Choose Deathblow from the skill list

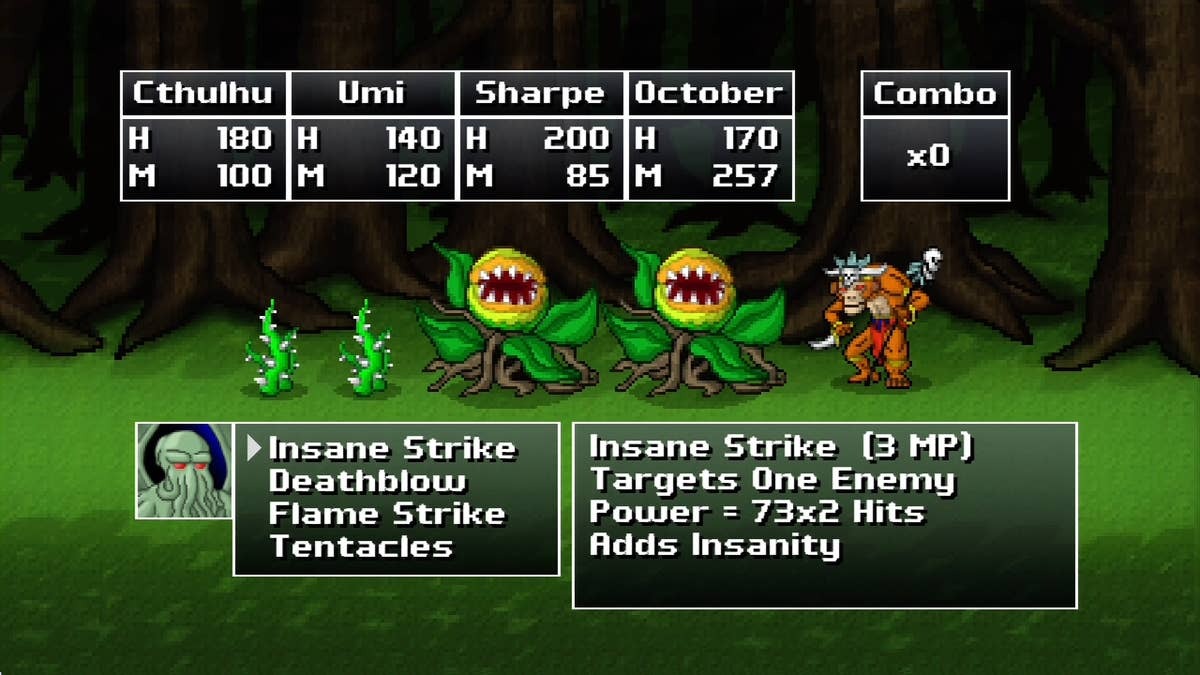367,481
